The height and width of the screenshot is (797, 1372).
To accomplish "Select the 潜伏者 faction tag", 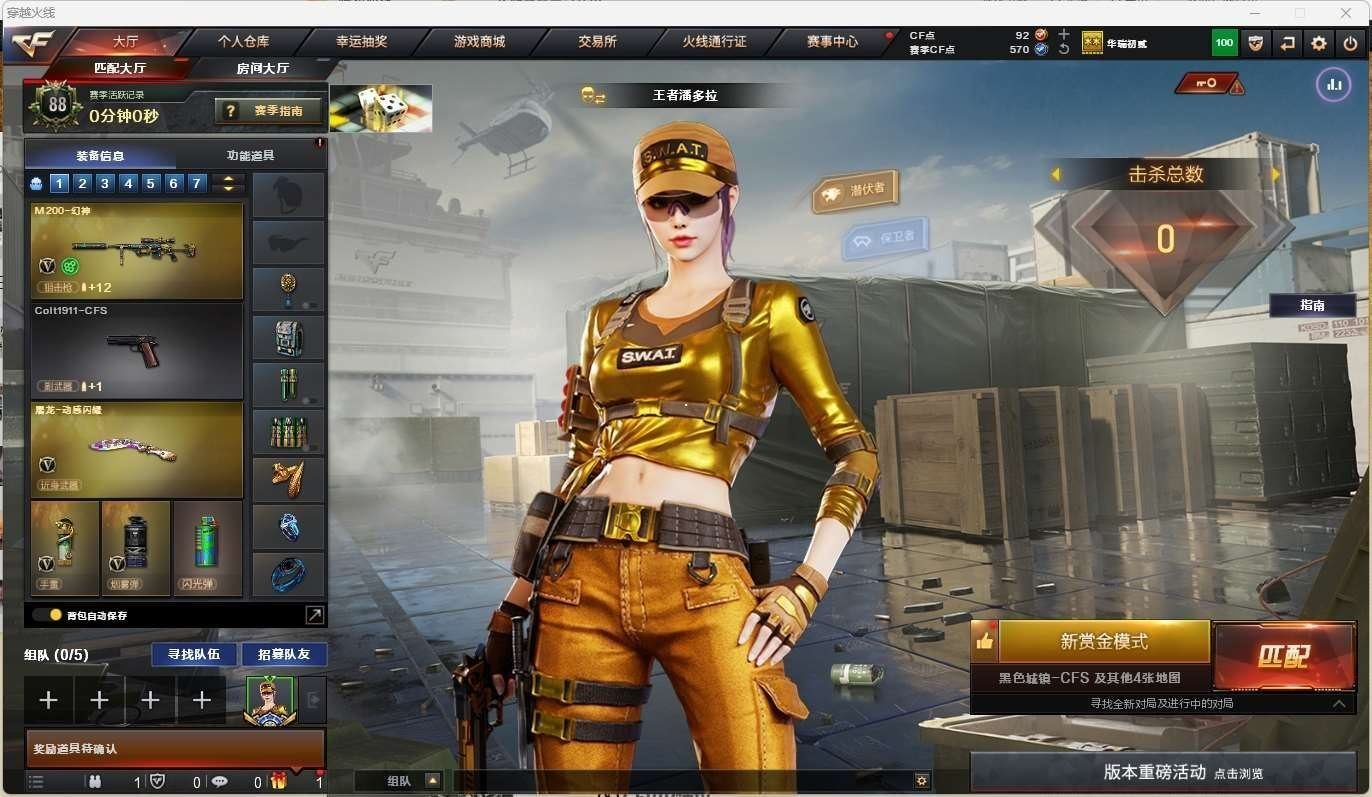I will 855,190.
